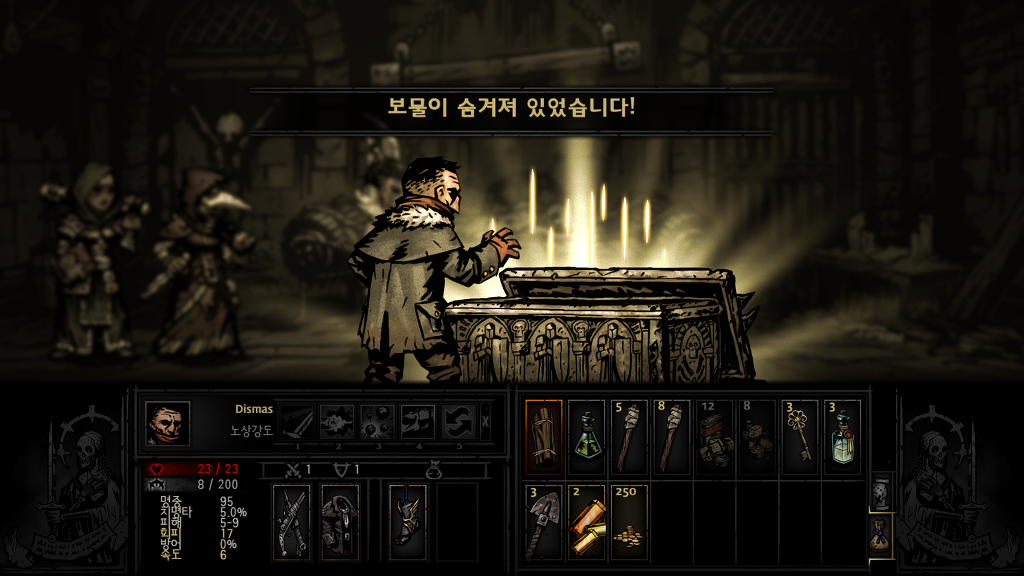Switch to the map scroll tab
The width and height of the screenshot is (1024, 576).
click(880, 492)
